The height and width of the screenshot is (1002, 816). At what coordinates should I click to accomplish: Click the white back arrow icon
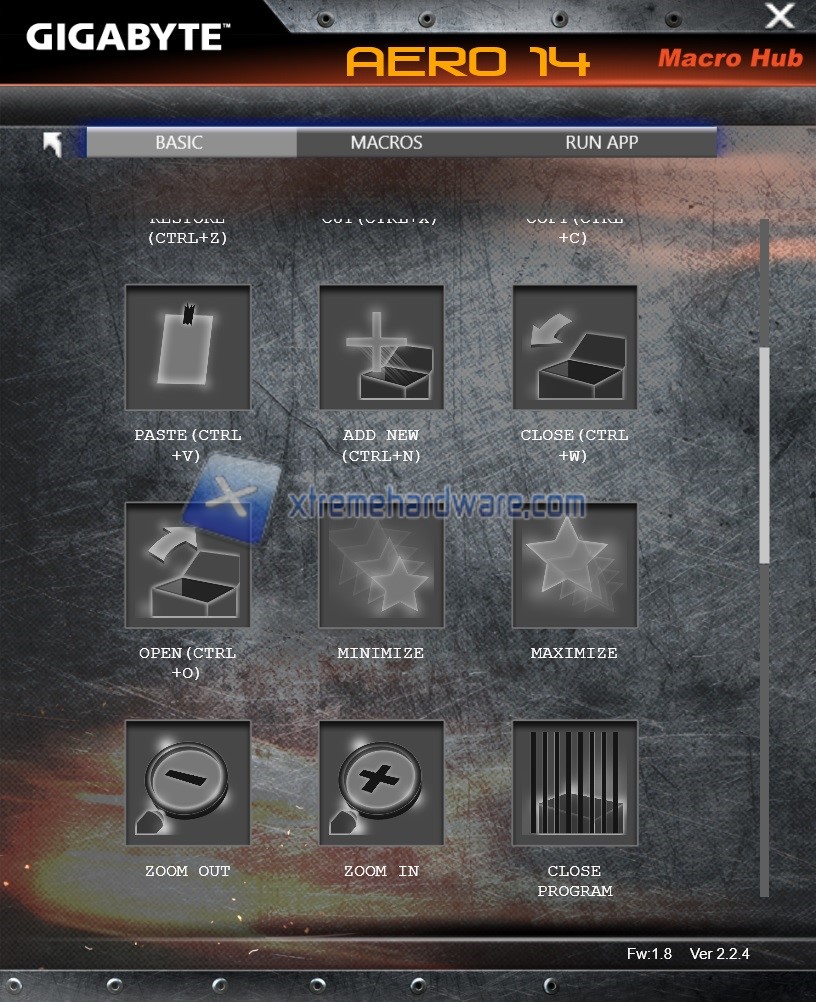tap(53, 144)
